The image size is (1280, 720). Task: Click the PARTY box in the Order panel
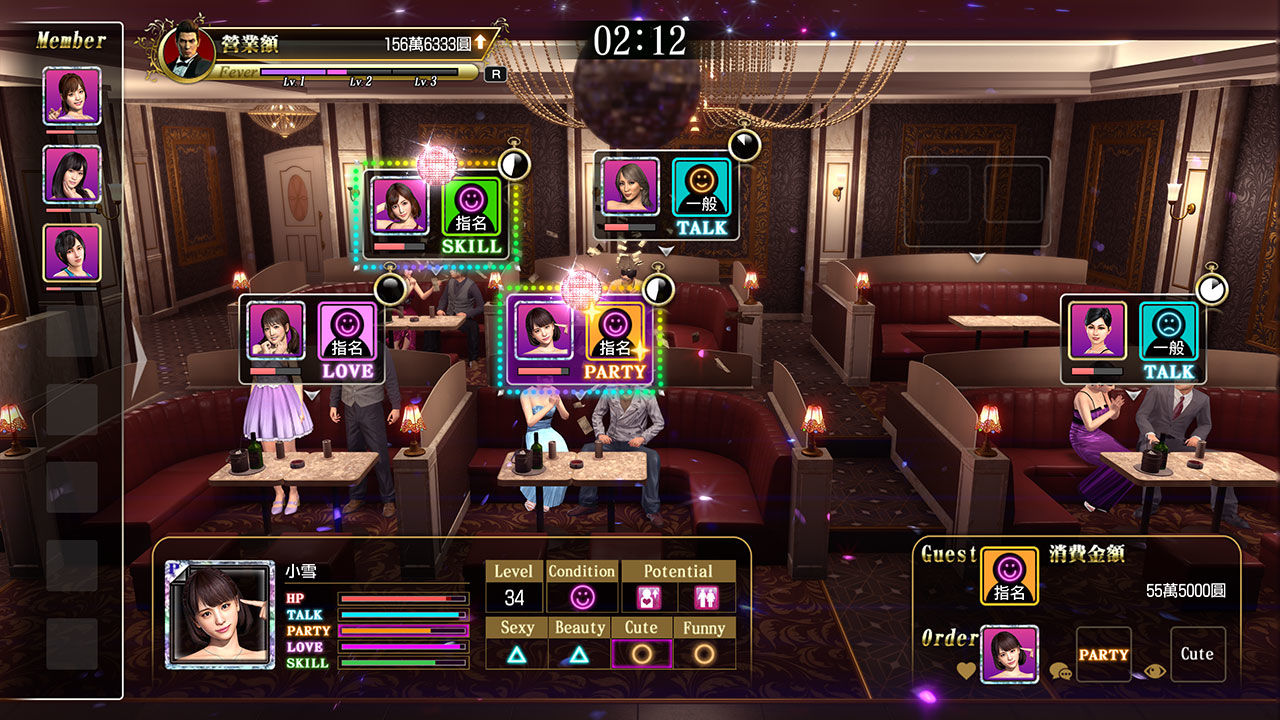click(x=1103, y=655)
